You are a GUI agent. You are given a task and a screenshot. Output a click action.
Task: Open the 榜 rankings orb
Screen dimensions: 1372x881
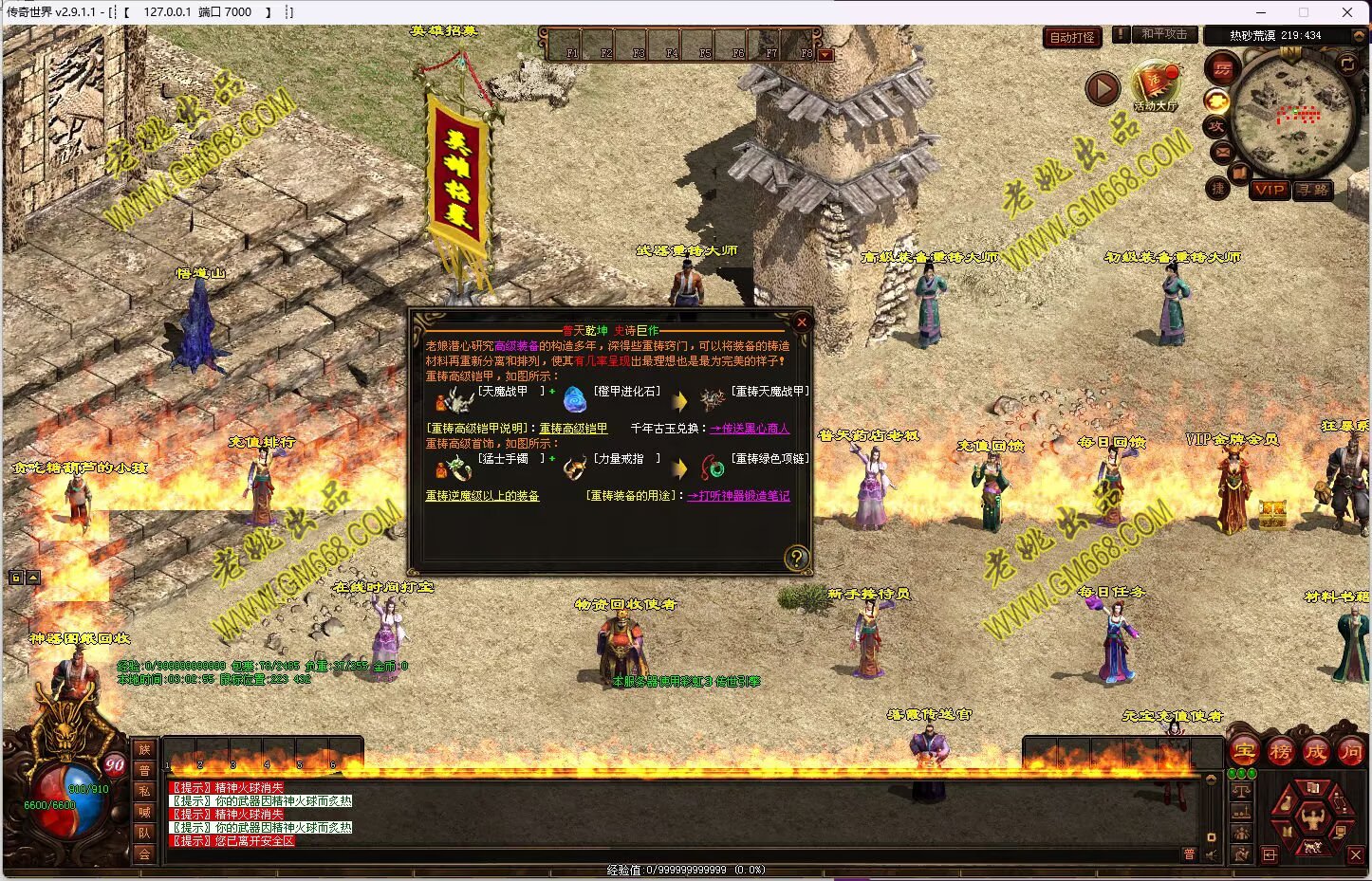(1280, 752)
